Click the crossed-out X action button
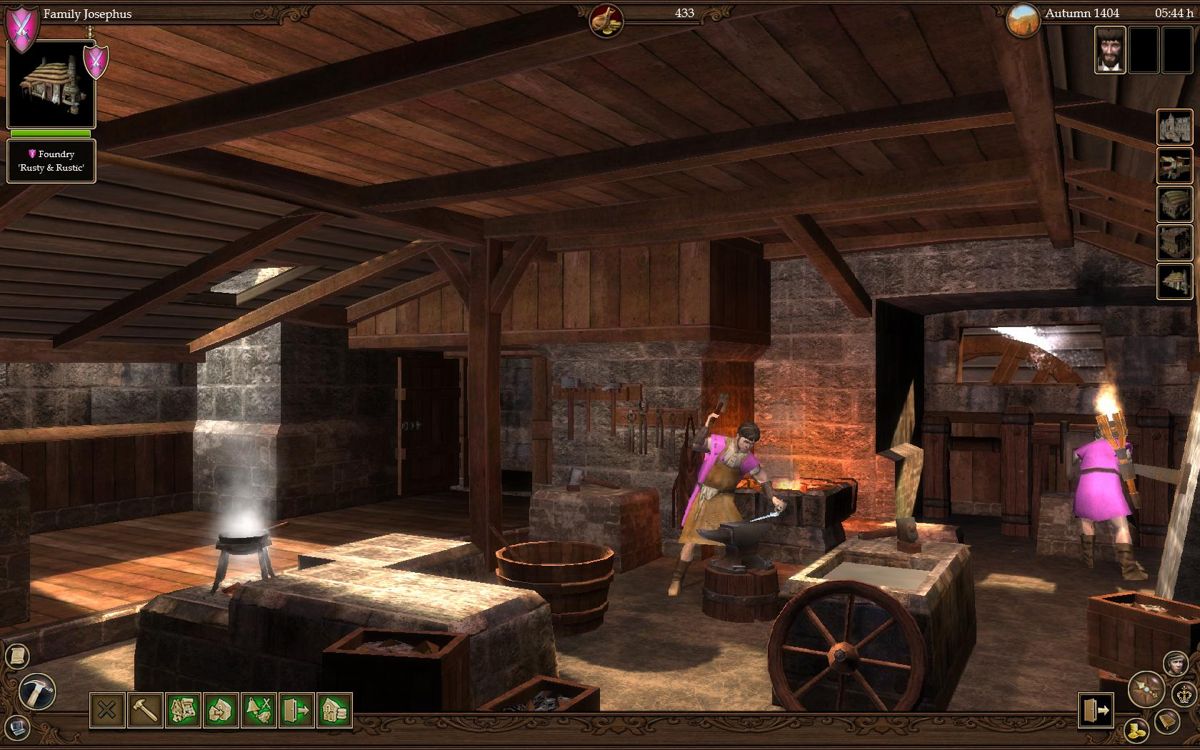Image resolution: width=1200 pixels, height=750 pixels. pos(108,710)
